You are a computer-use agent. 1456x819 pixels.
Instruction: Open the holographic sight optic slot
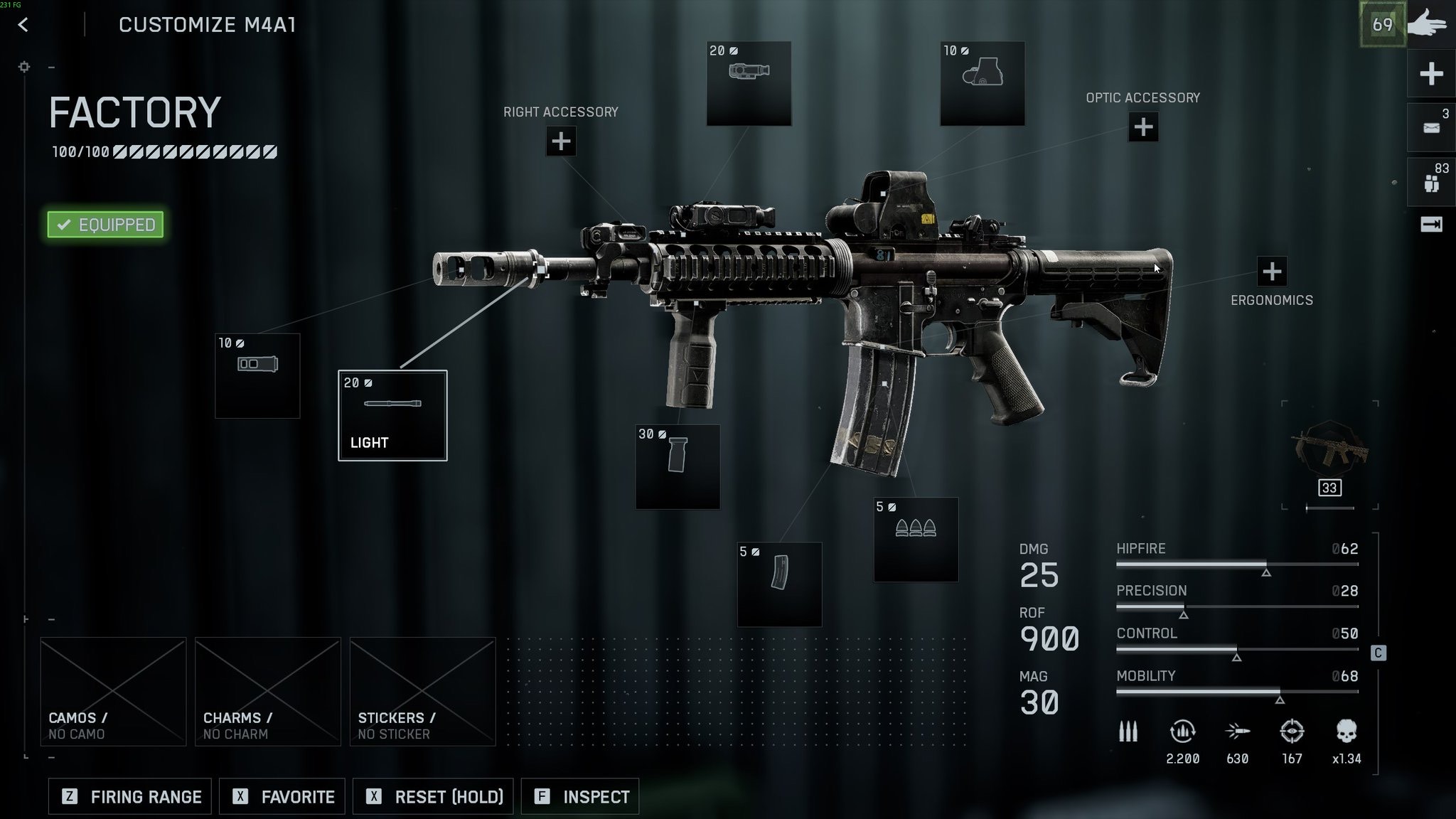(982, 83)
